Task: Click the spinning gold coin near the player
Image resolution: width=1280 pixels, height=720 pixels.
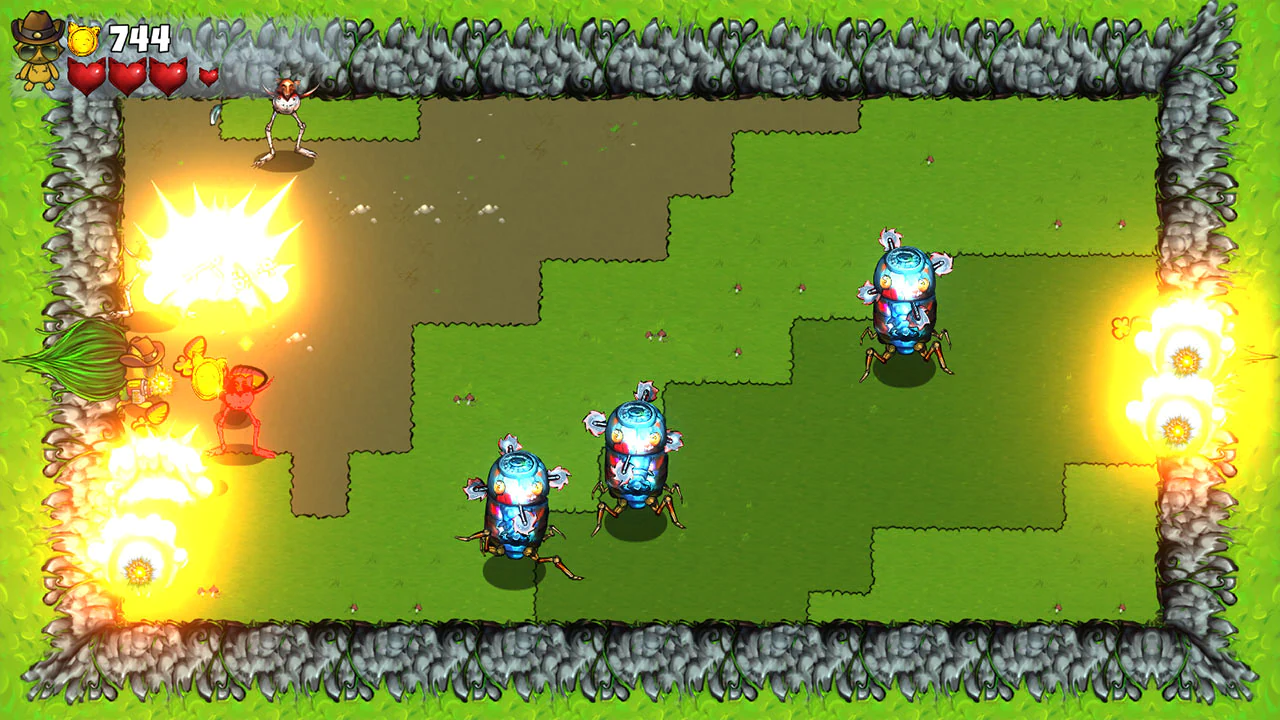Action: (206, 378)
